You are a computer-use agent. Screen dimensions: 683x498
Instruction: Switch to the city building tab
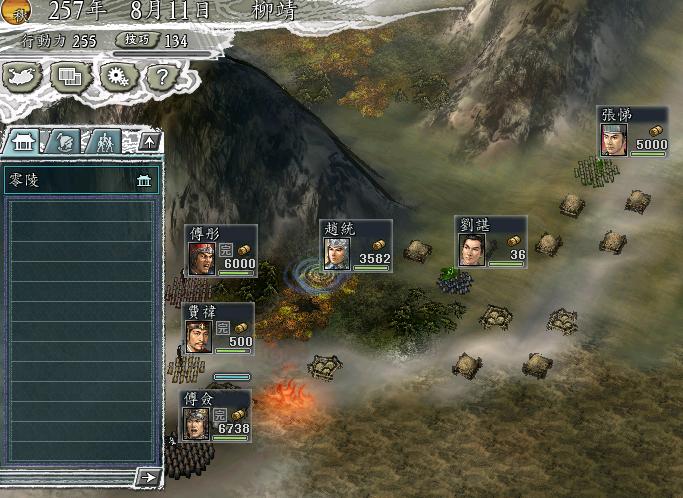(x=22, y=141)
